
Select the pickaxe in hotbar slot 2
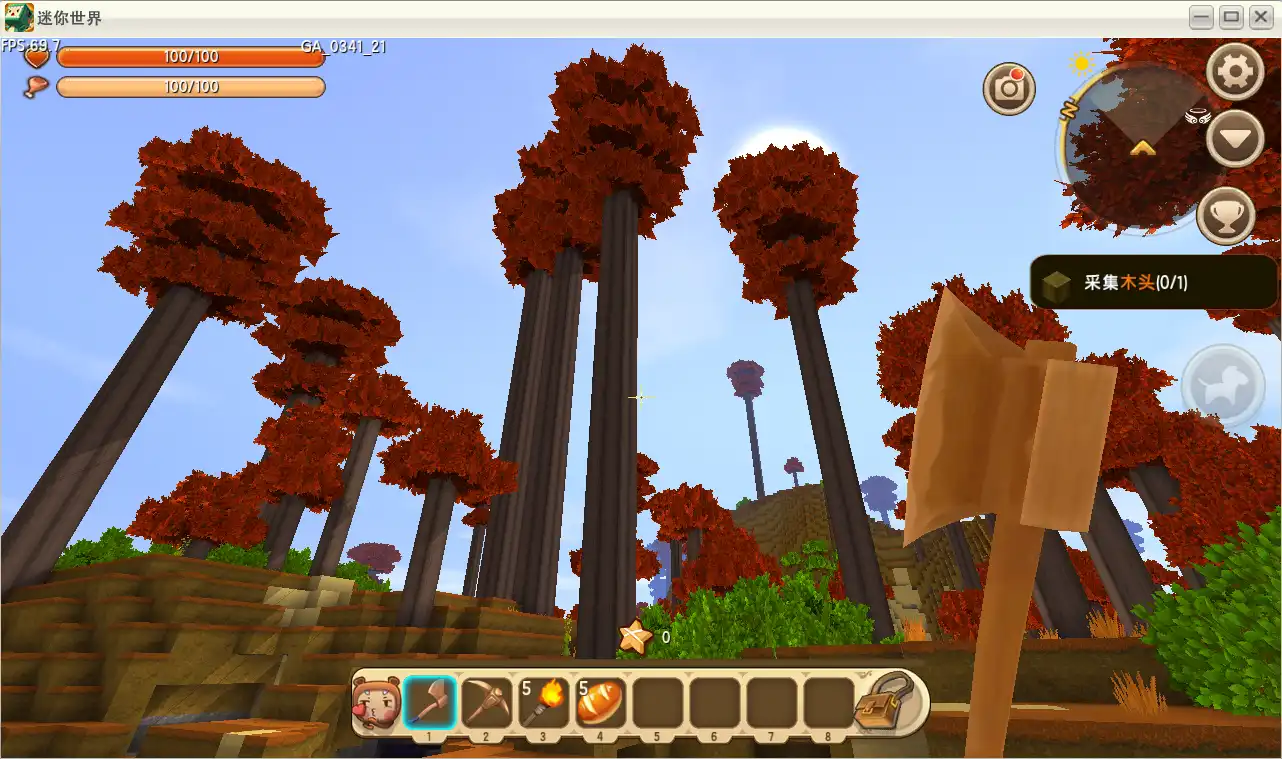(486, 703)
